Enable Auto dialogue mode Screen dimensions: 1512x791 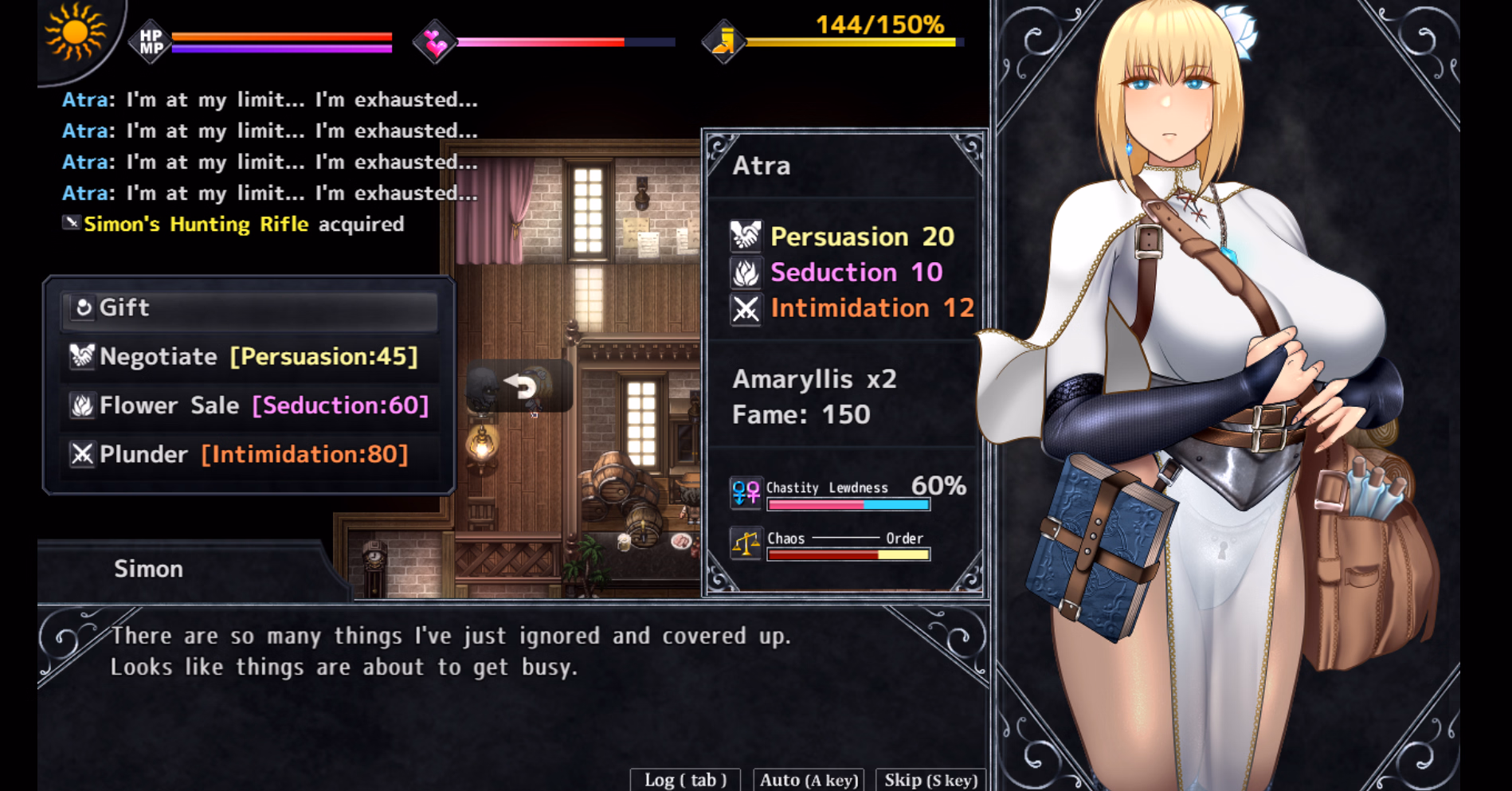point(809,779)
